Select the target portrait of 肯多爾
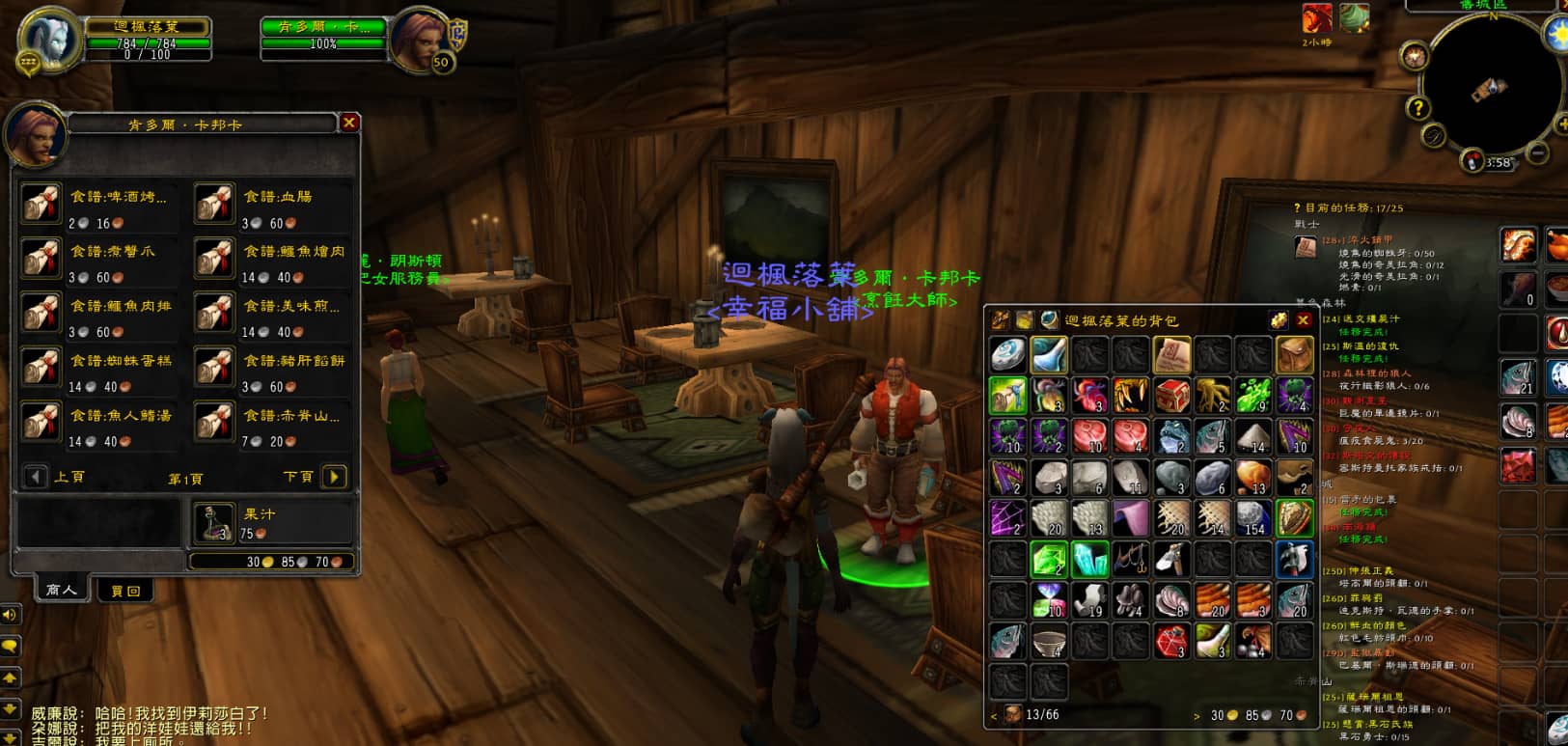The image size is (1568, 746). tap(422, 41)
